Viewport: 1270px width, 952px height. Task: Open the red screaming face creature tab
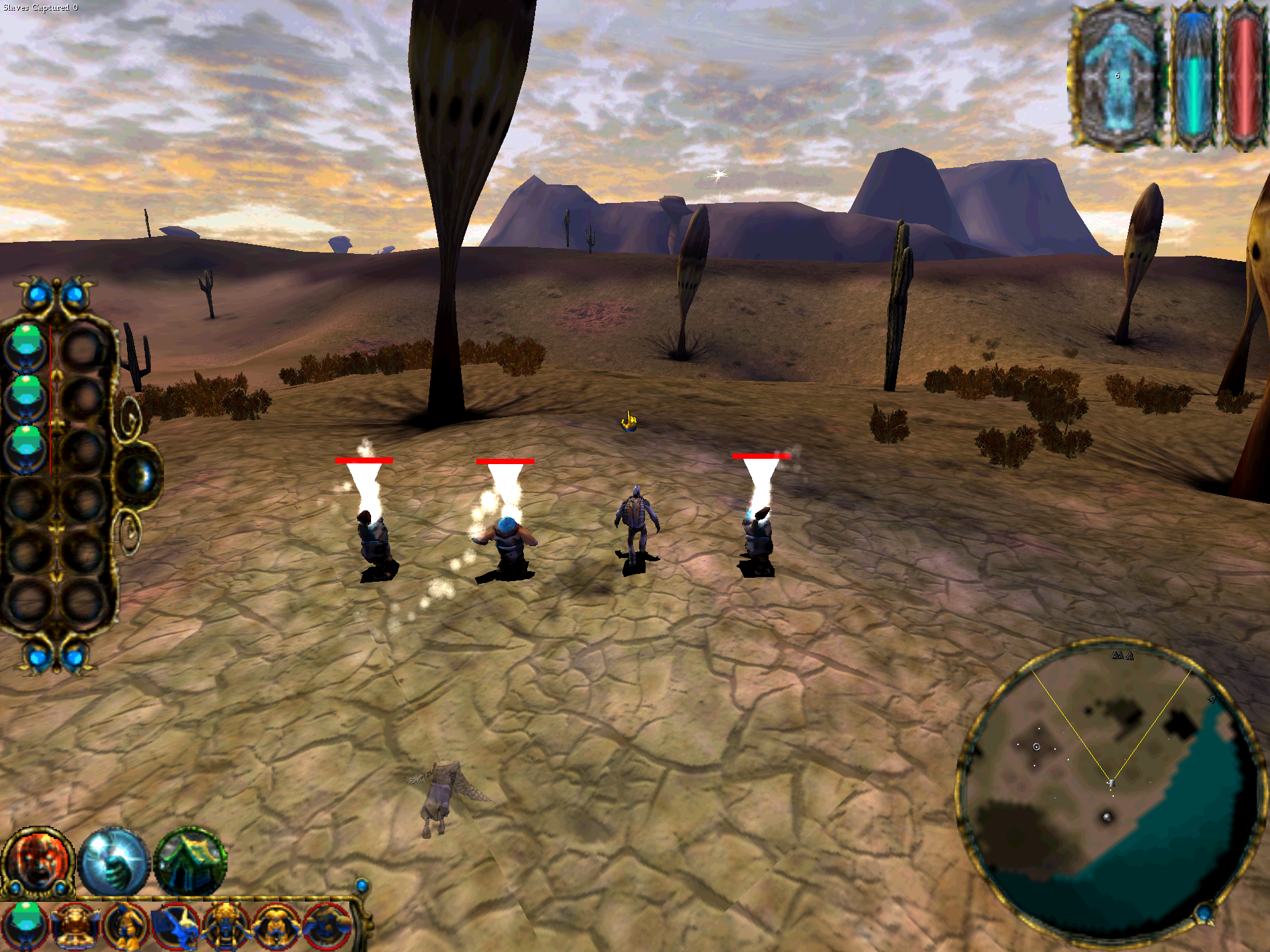click(38, 861)
